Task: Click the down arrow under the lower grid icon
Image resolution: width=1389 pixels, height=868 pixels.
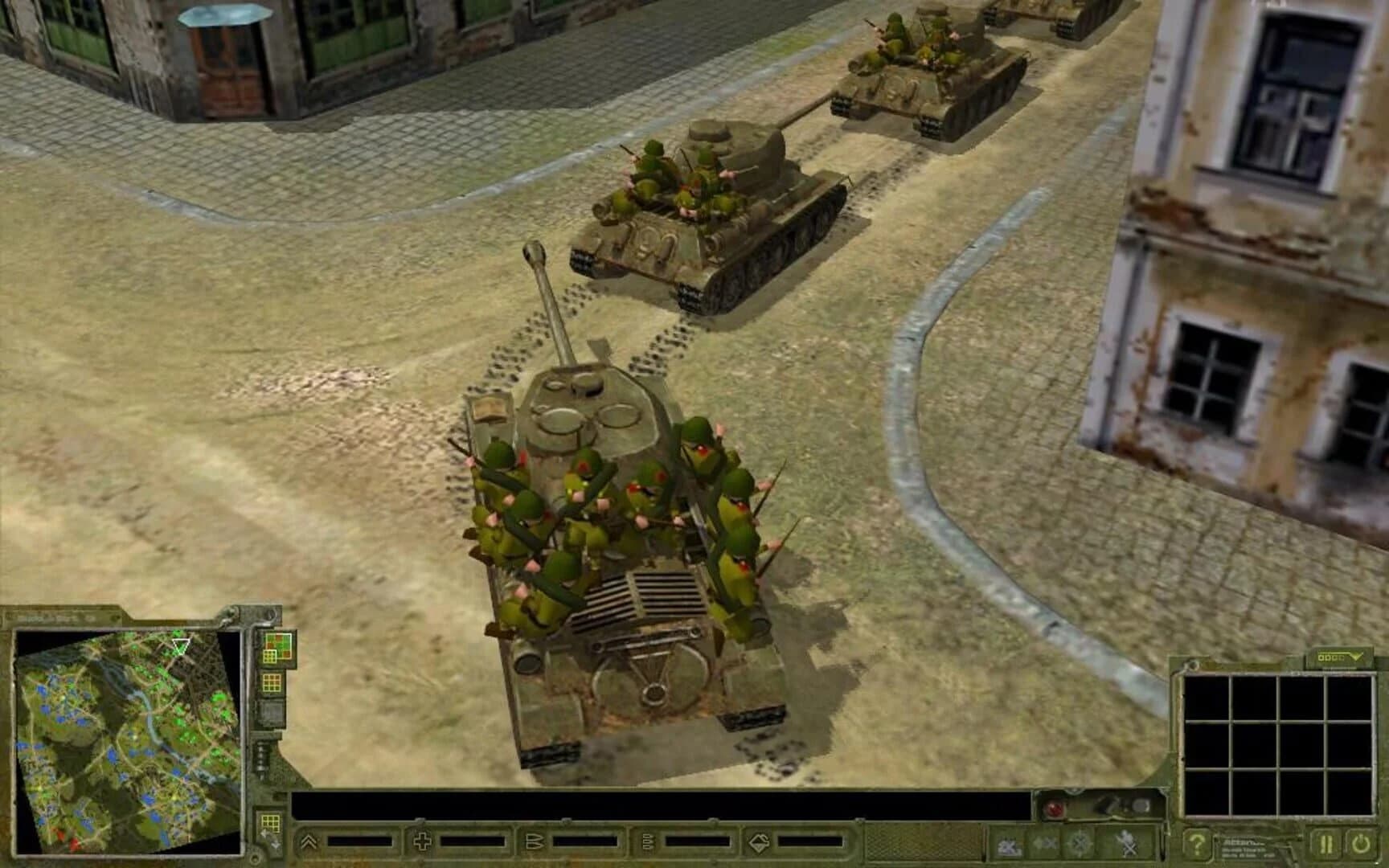Action: [276, 847]
